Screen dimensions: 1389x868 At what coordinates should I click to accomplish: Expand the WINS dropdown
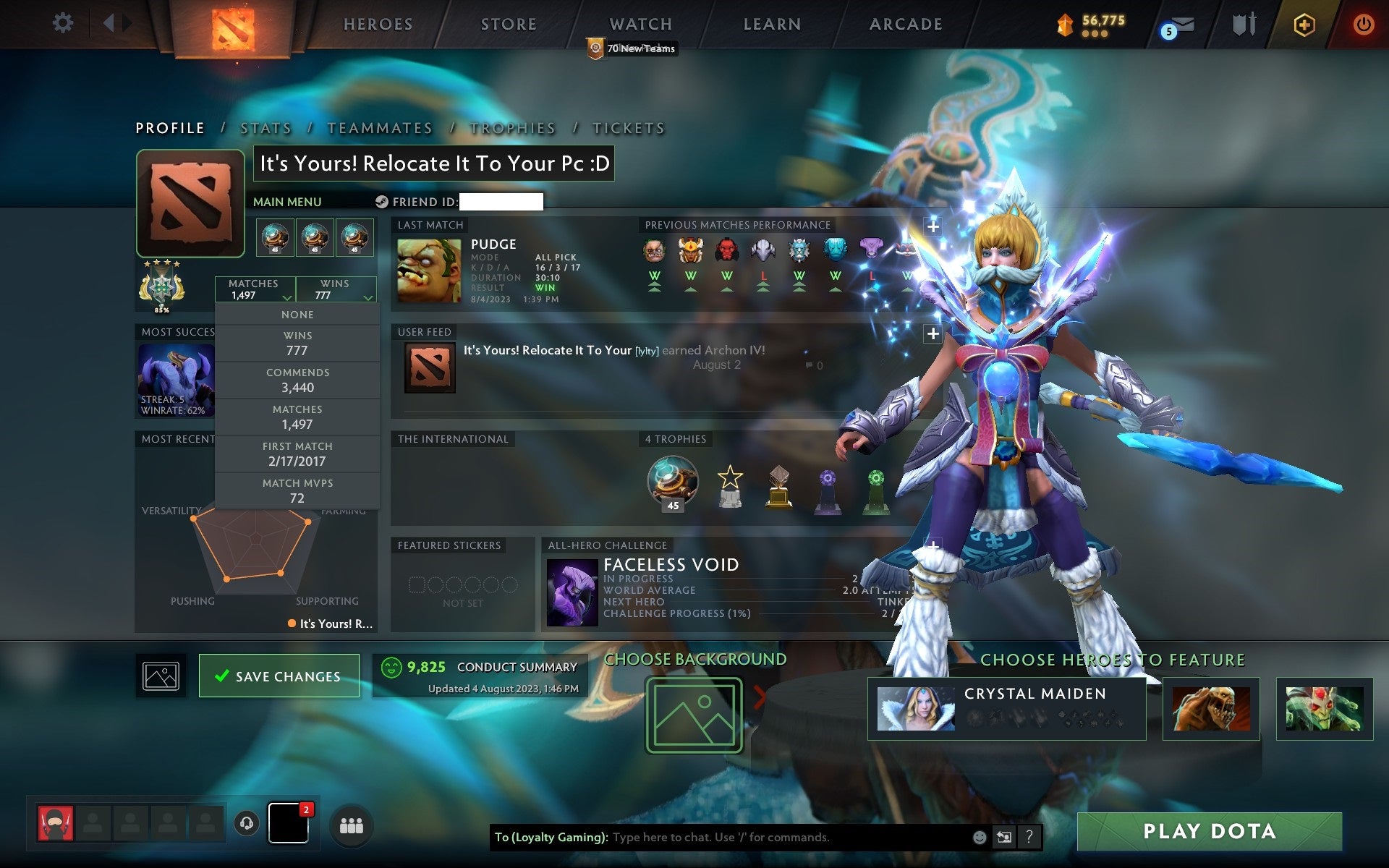tap(336, 289)
